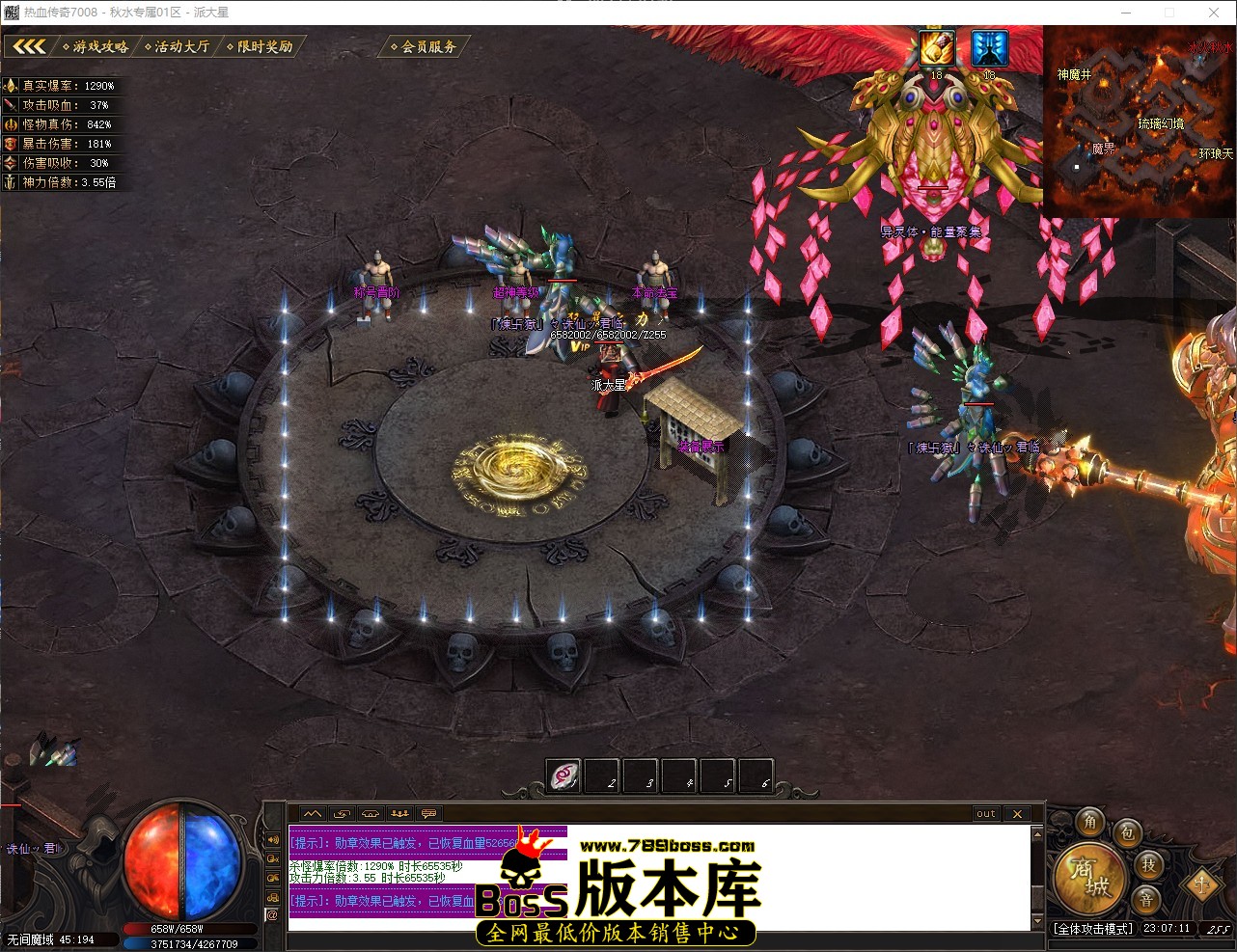Click the 神力倍数 stat icon on left panel
1237x952 pixels.
click(9, 181)
